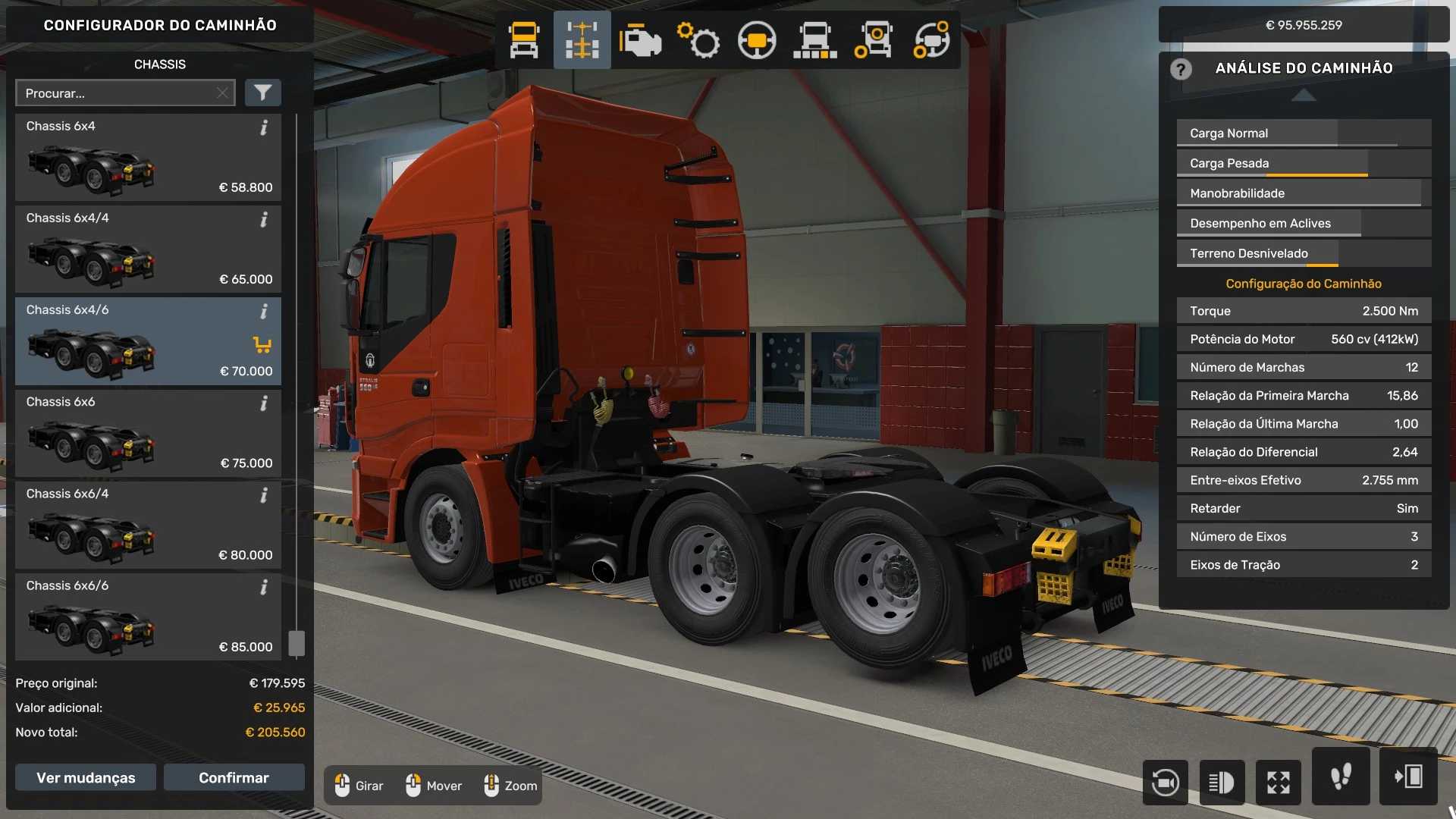Switch to the gears transmission tab
Image resolution: width=1456 pixels, height=819 pixels.
[698, 40]
